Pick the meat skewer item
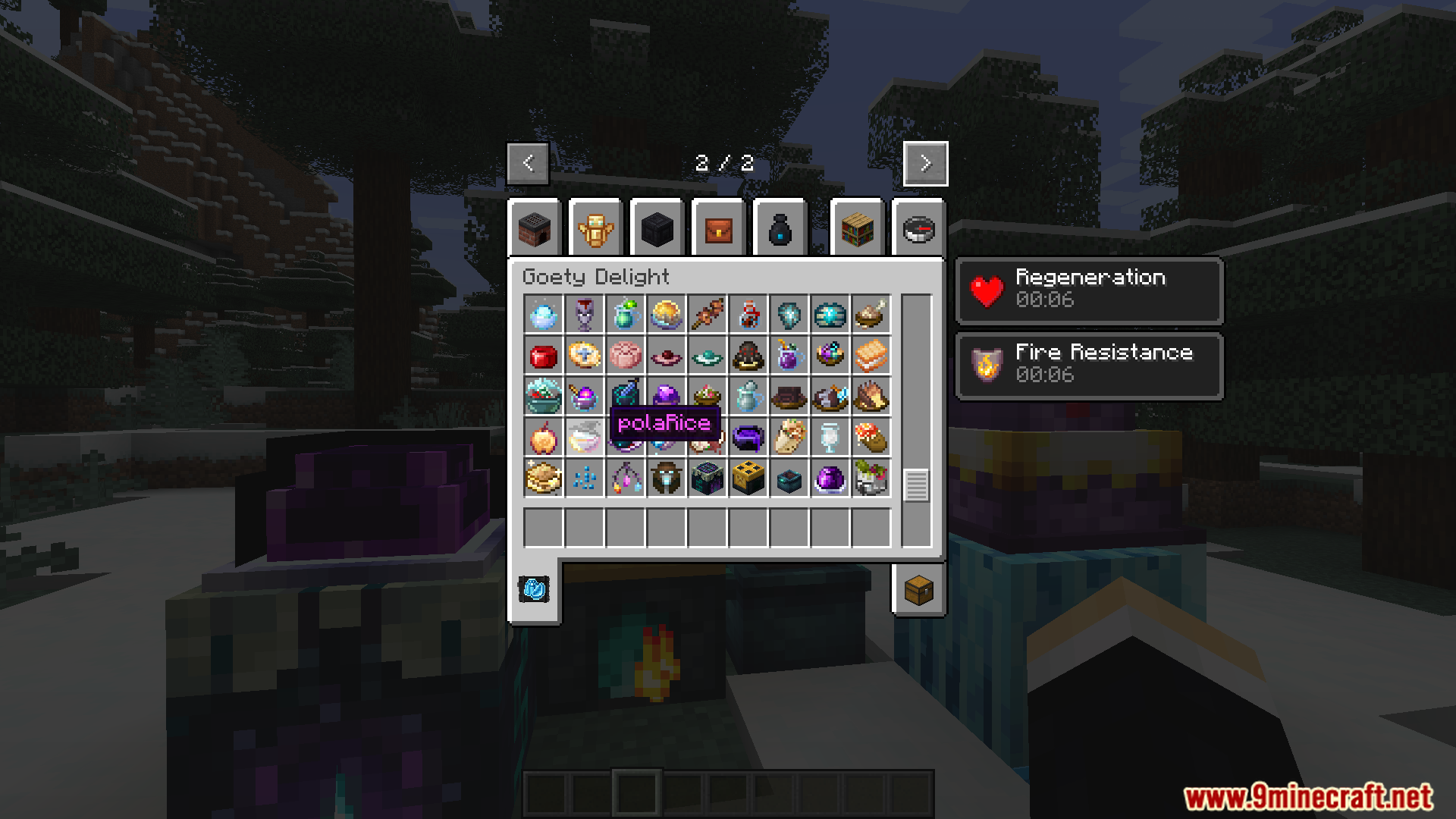 point(708,315)
